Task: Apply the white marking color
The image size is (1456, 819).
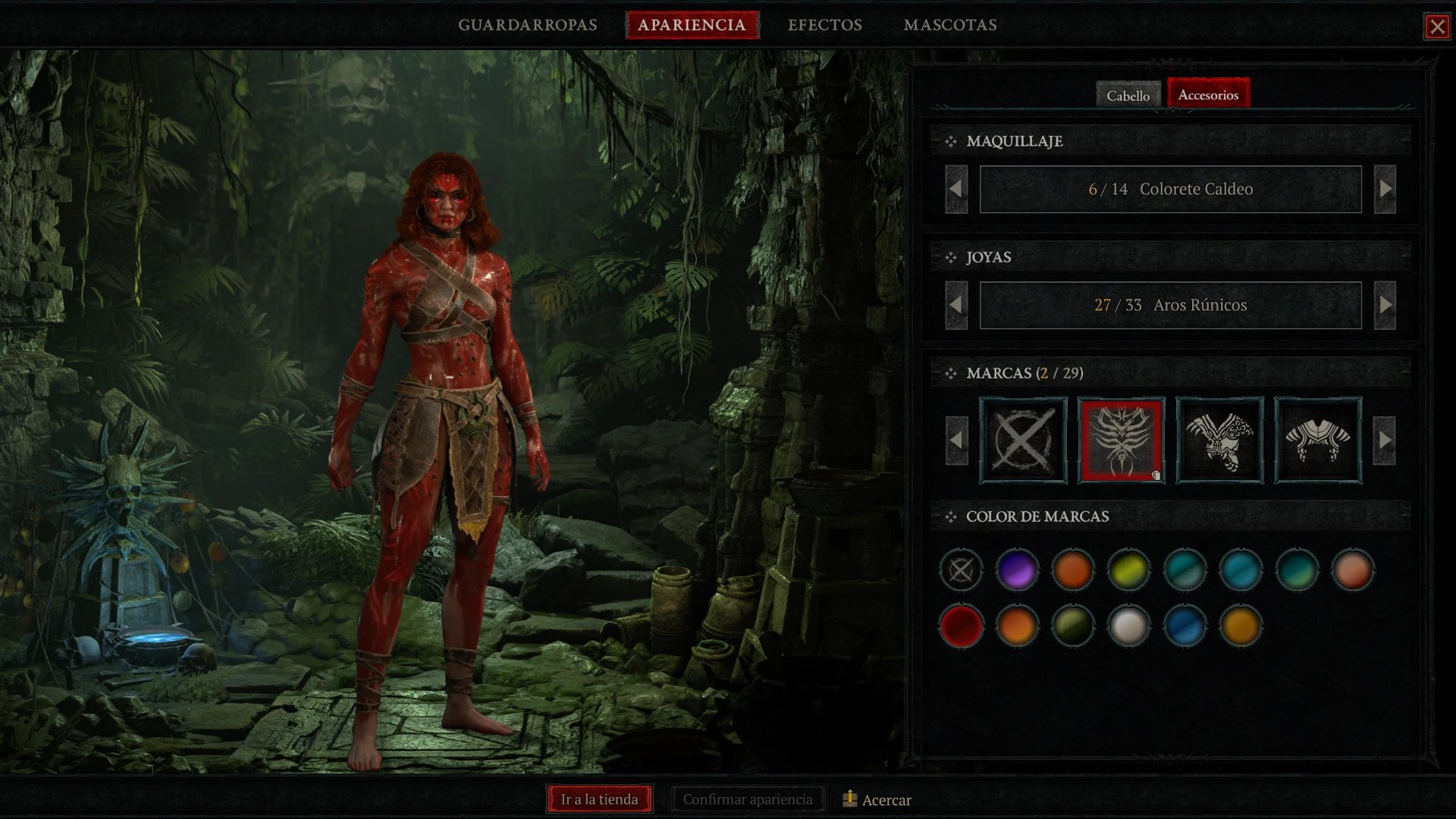Action: click(1128, 626)
